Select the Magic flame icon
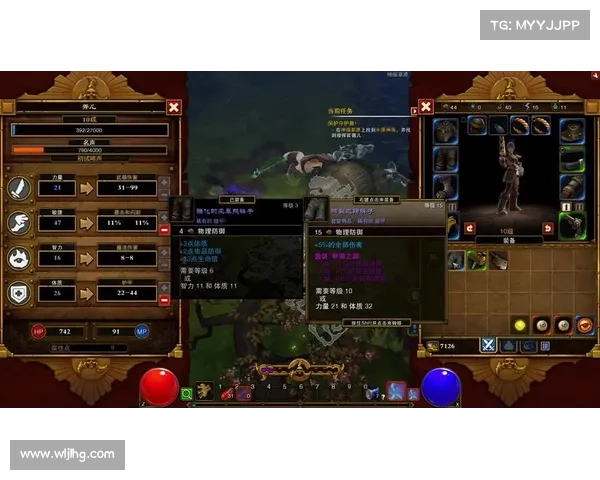The image size is (600, 480). click(21, 257)
